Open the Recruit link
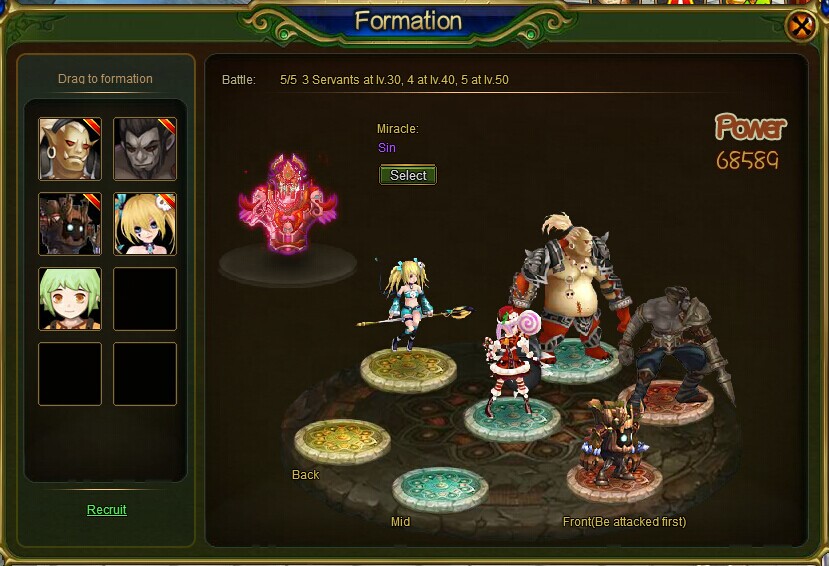 pos(107,510)
